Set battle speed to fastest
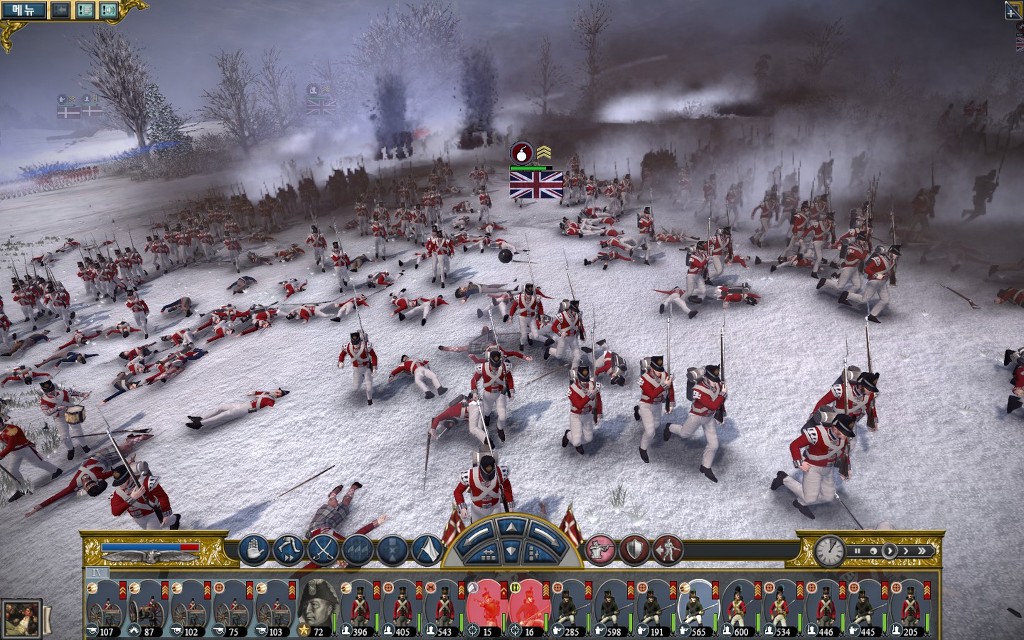 coord(923,551)
